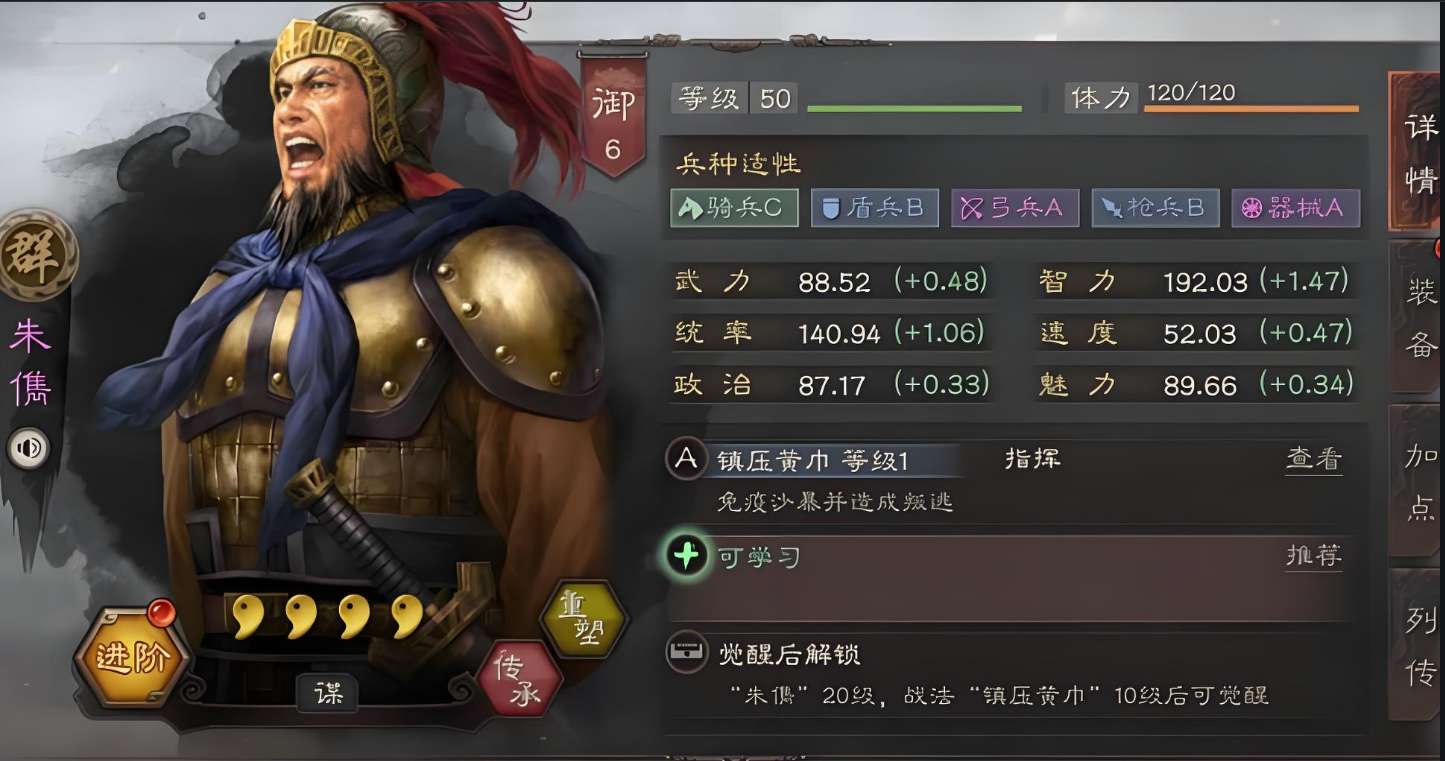The width and height of the screenshot is (1445, 761).
Task: Open the 弓兵A archer aptitude badge
Action: click(x=1014, y=208)
